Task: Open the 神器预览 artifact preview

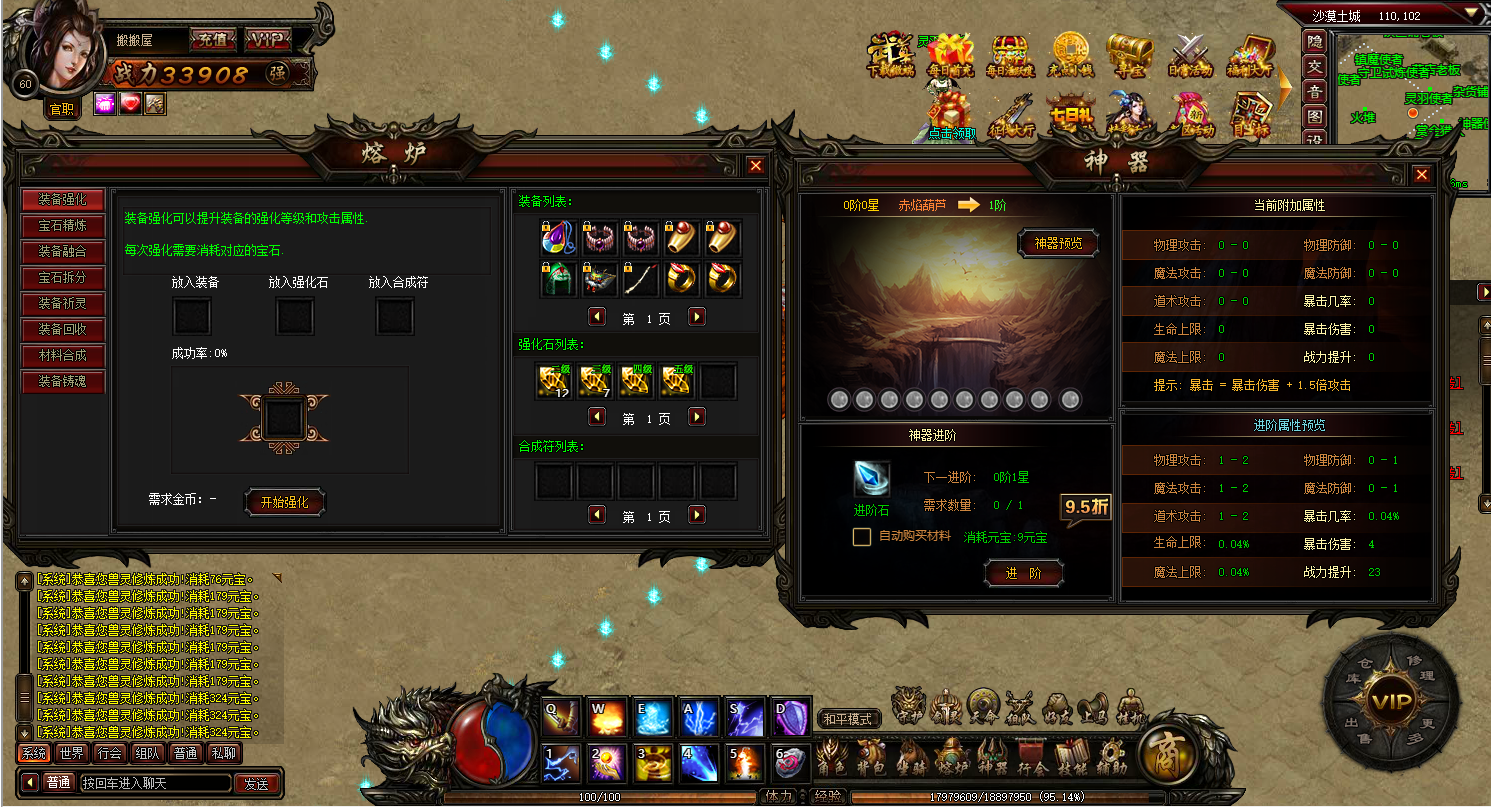Action: pos(1059,243)
